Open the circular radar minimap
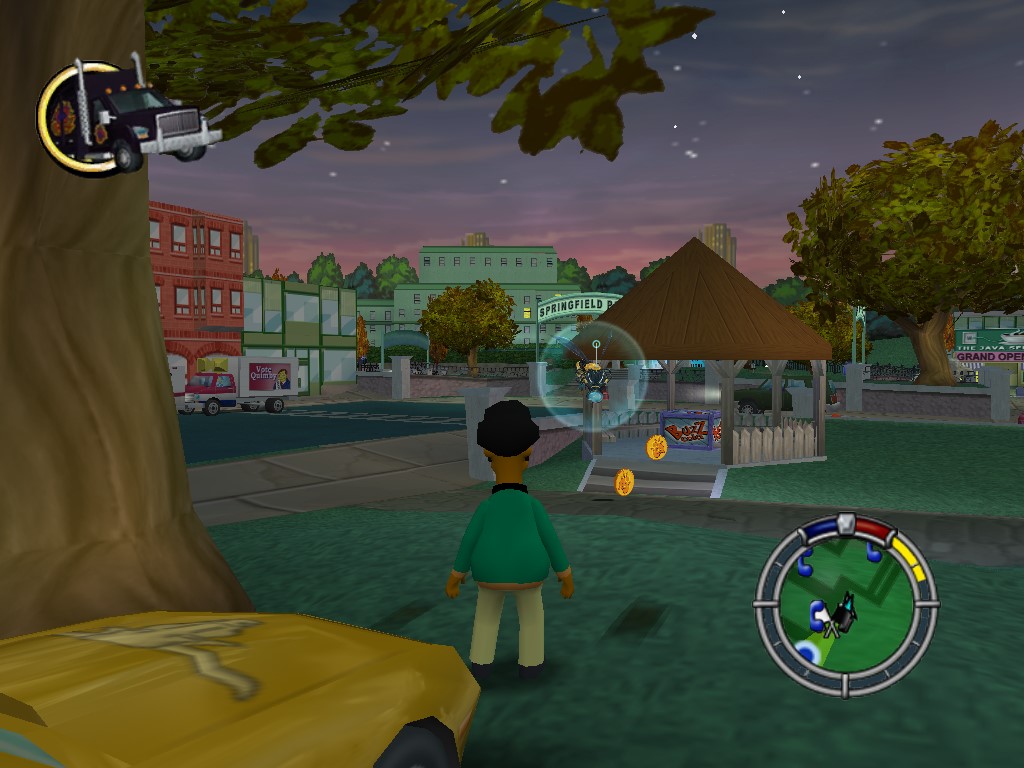 pos(846,603)
